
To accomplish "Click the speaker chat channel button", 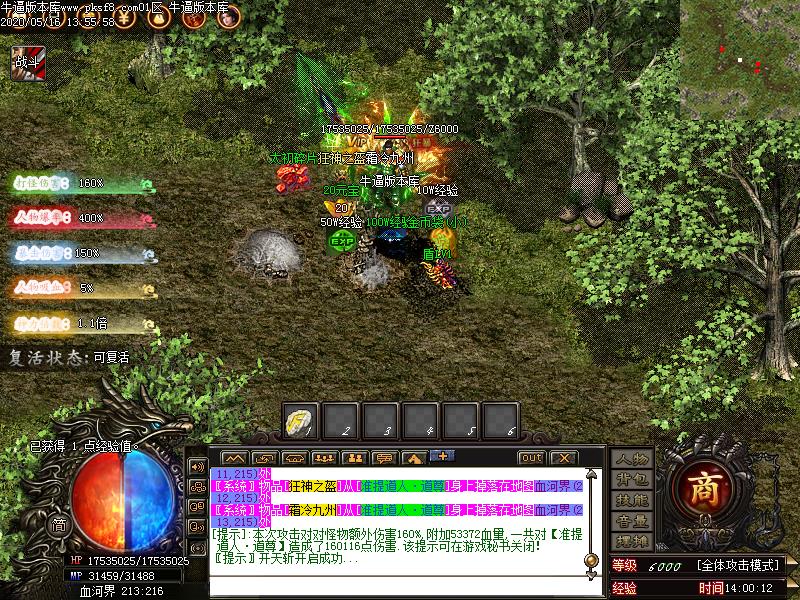I will (x=198, y=465).
